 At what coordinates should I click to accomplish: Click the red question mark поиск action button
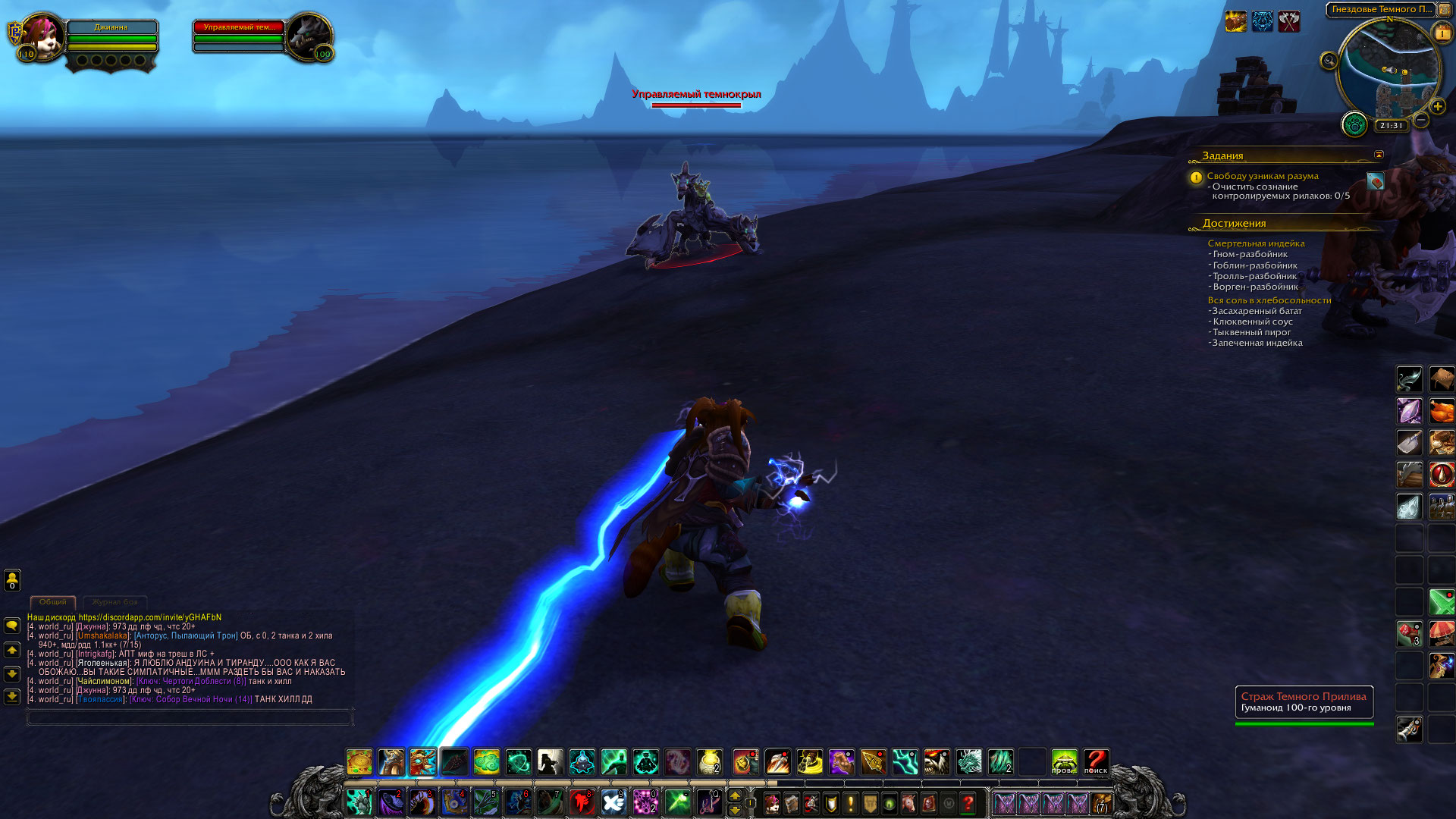(x=1096, y=761)
